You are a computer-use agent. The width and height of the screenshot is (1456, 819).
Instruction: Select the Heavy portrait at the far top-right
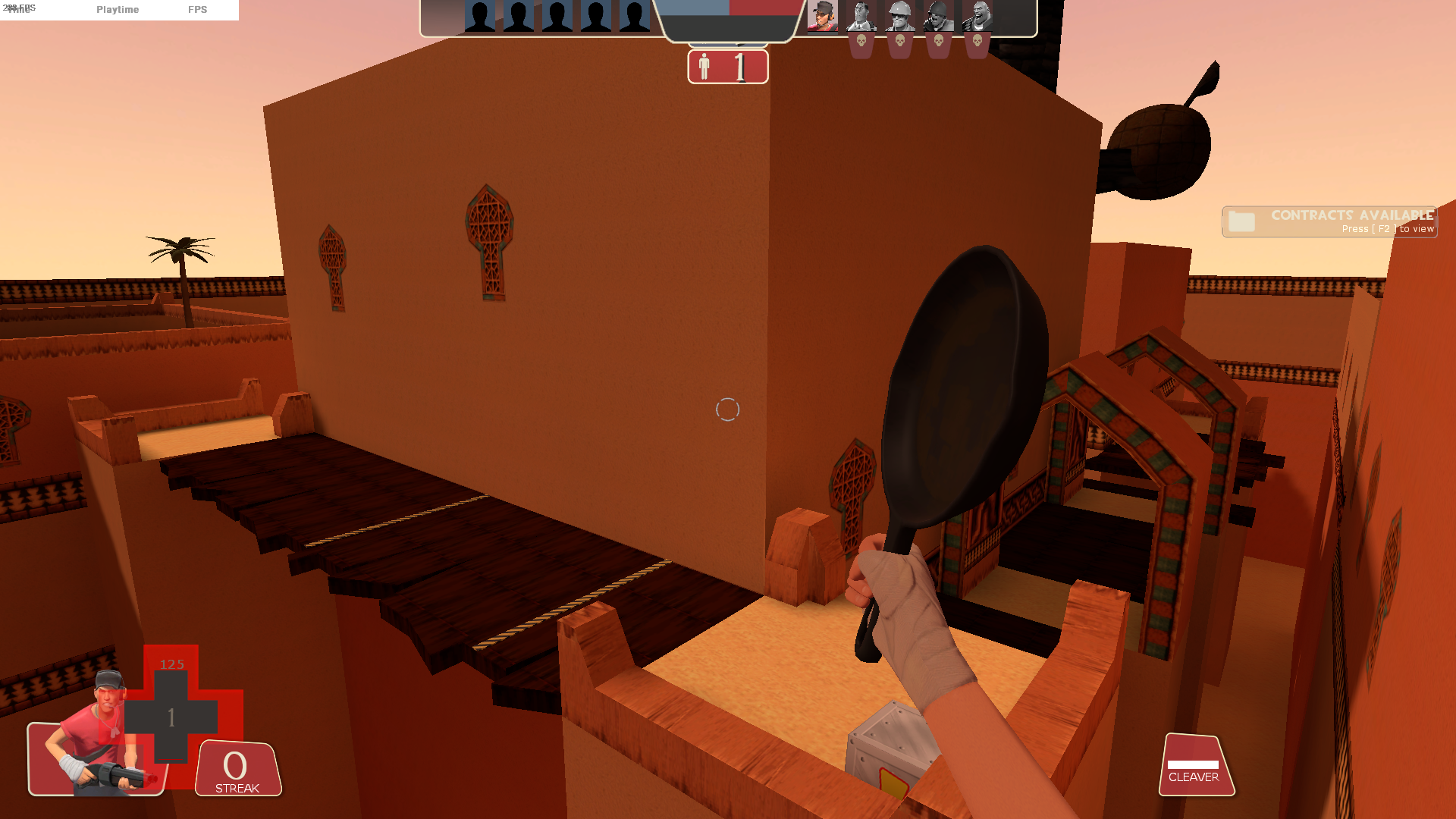977,17
